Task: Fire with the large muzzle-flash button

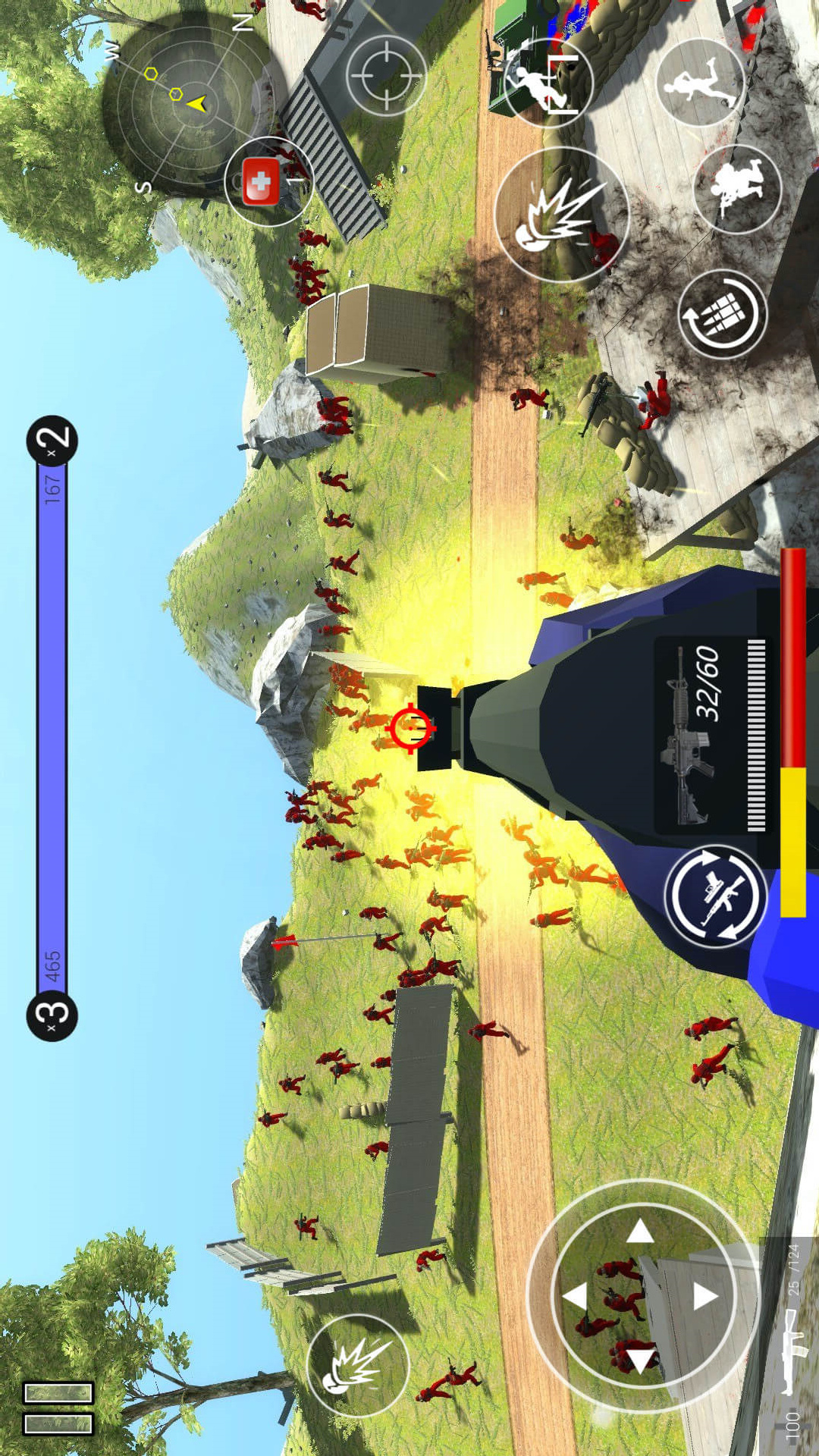Action: coord(562,215)
